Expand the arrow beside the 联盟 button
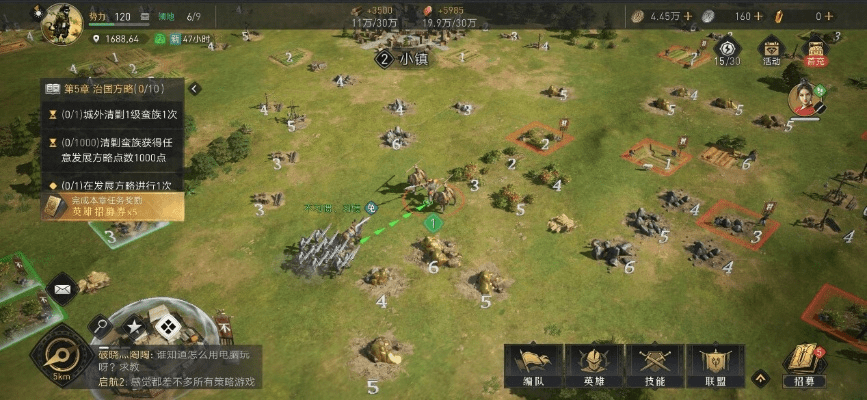 [760, 378]
